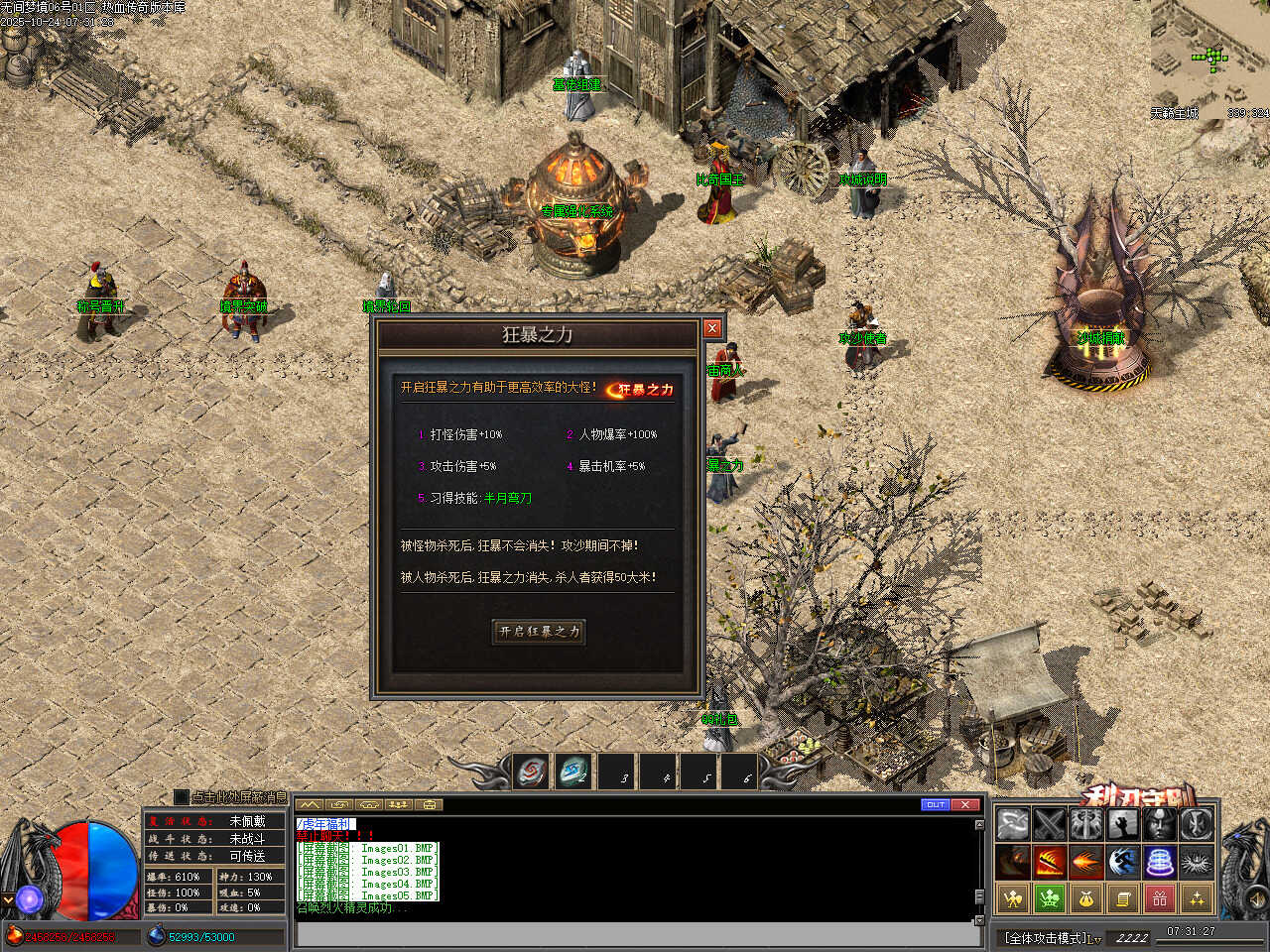Open the money bag inventory icon

(x=1085, y=899)
